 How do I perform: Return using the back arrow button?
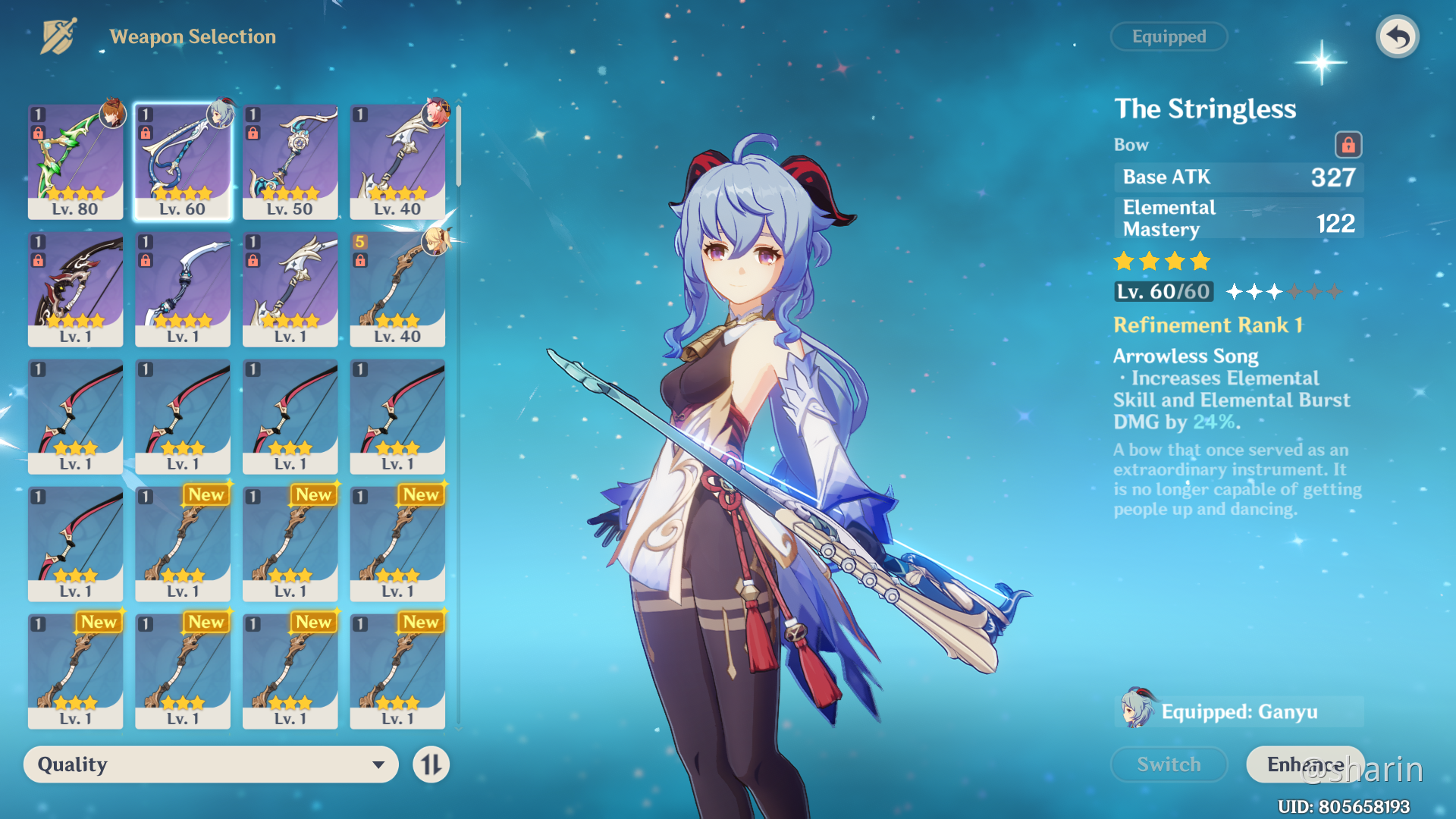1397,36
